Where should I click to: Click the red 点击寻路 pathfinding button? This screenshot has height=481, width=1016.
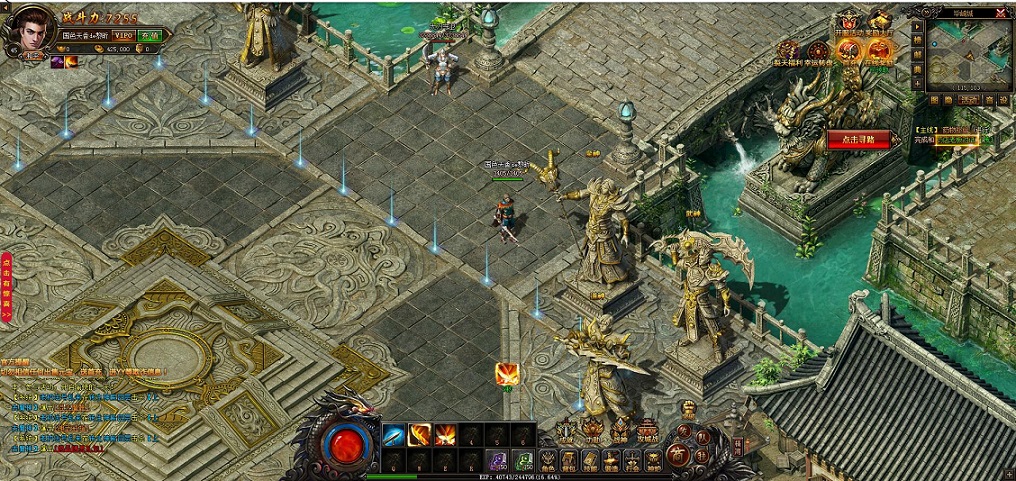click(x=858, y=139)
